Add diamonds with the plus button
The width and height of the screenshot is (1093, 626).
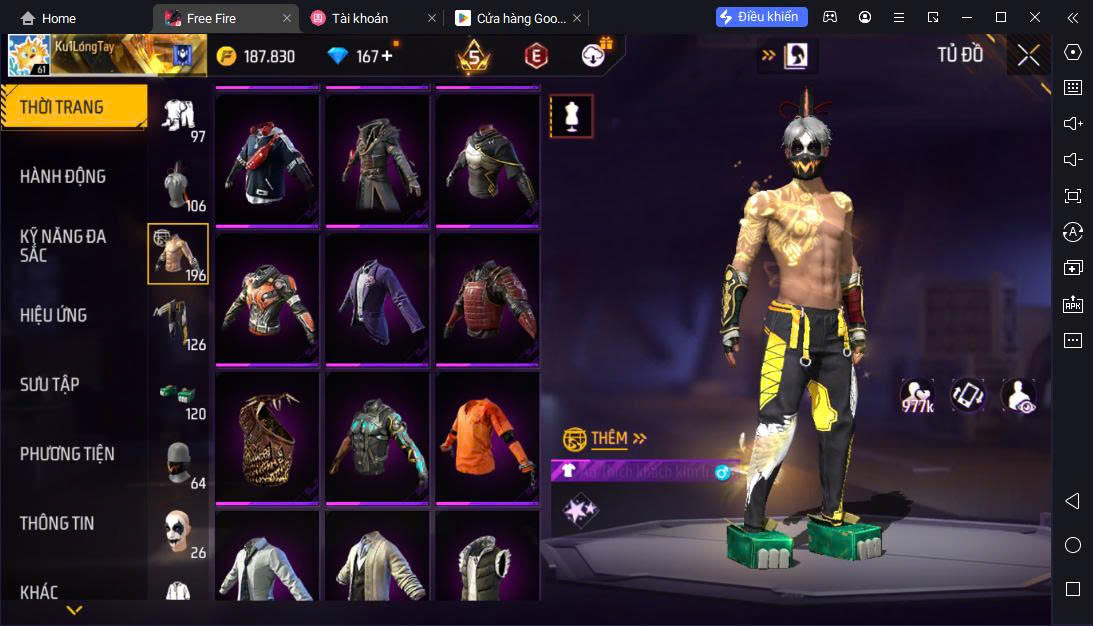[387, 56]
